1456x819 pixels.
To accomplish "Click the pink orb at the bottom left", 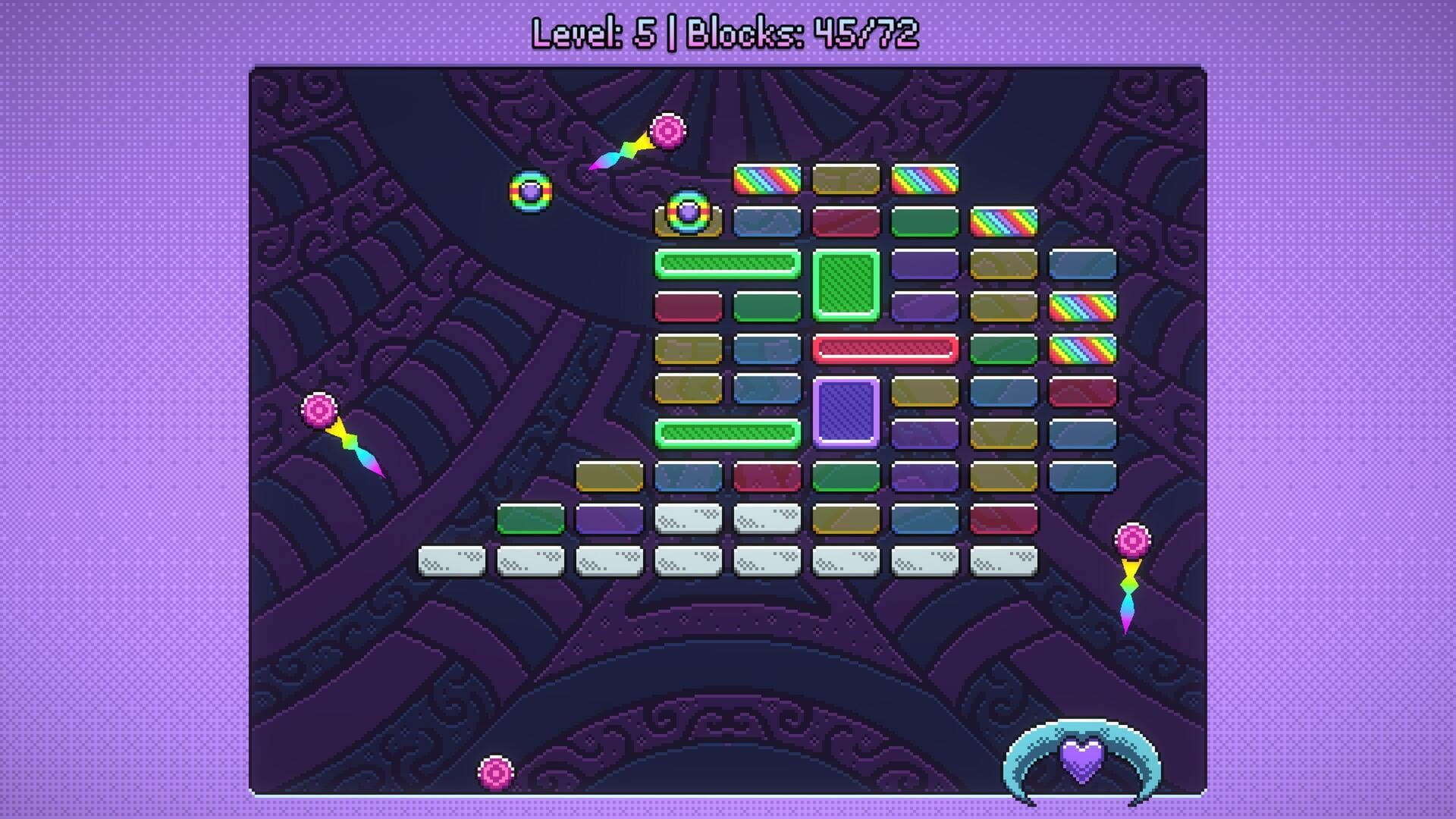I will click(497, 773).
